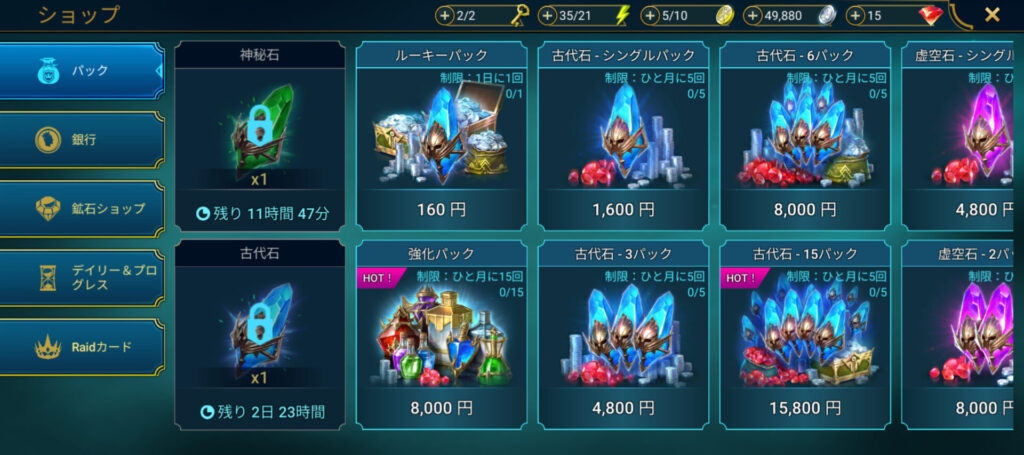
Task: Switch to the パック tab
Action: pos(82,71)
